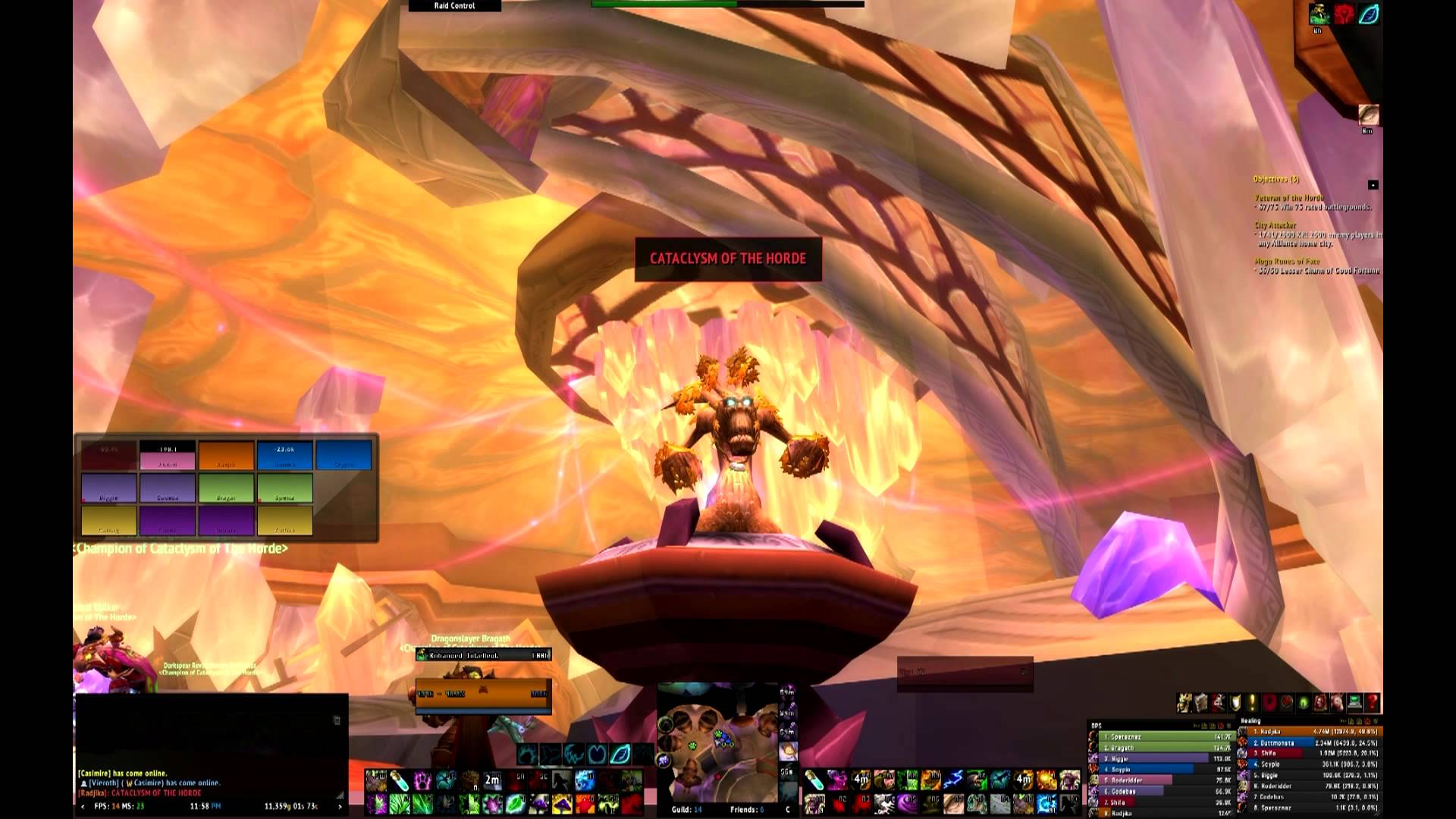1456x819 pixels.
Task: Open the yellow exclamation quest log icon
Action: (1252, 703)
